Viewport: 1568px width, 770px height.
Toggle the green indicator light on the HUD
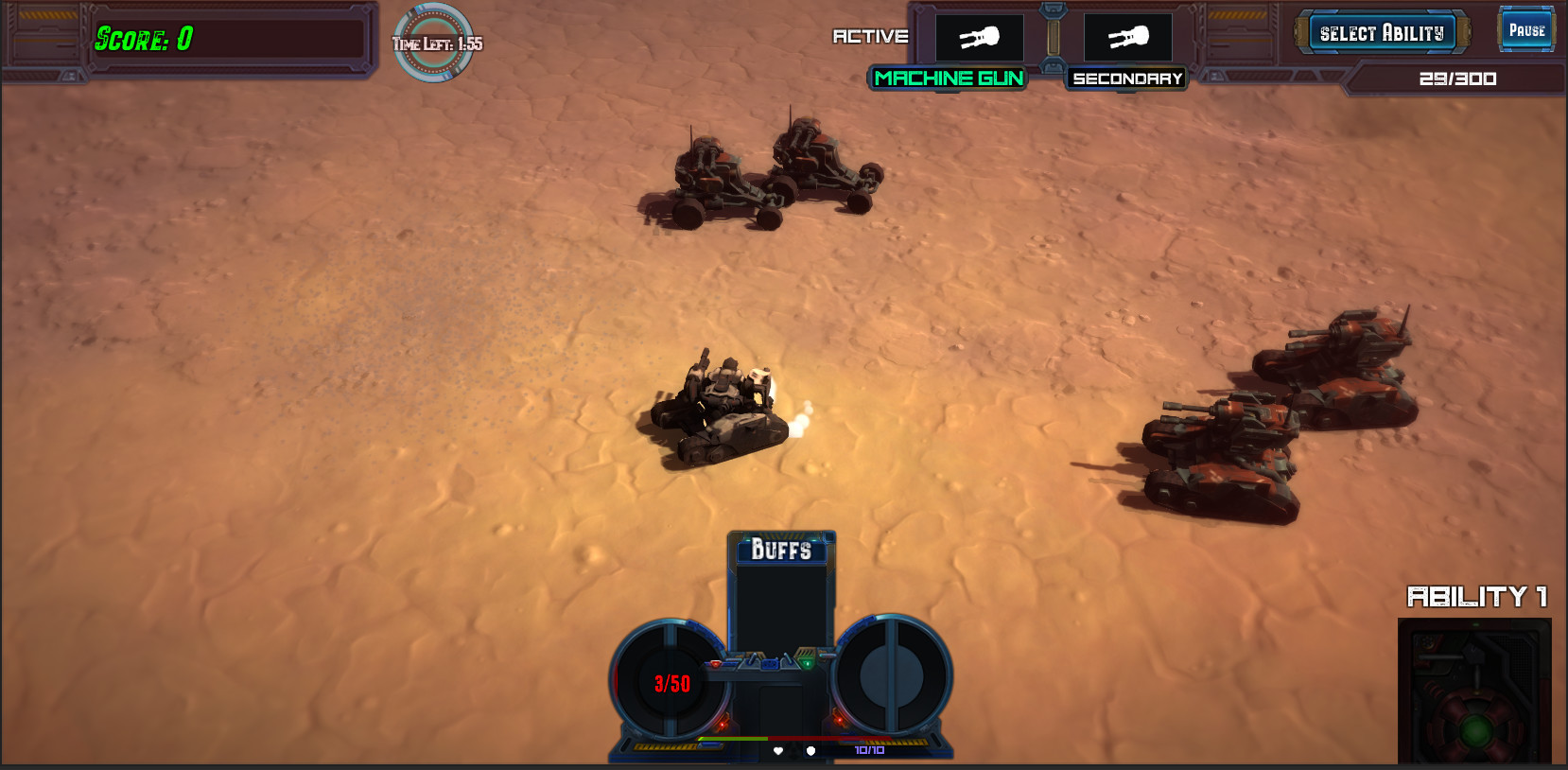807,662
